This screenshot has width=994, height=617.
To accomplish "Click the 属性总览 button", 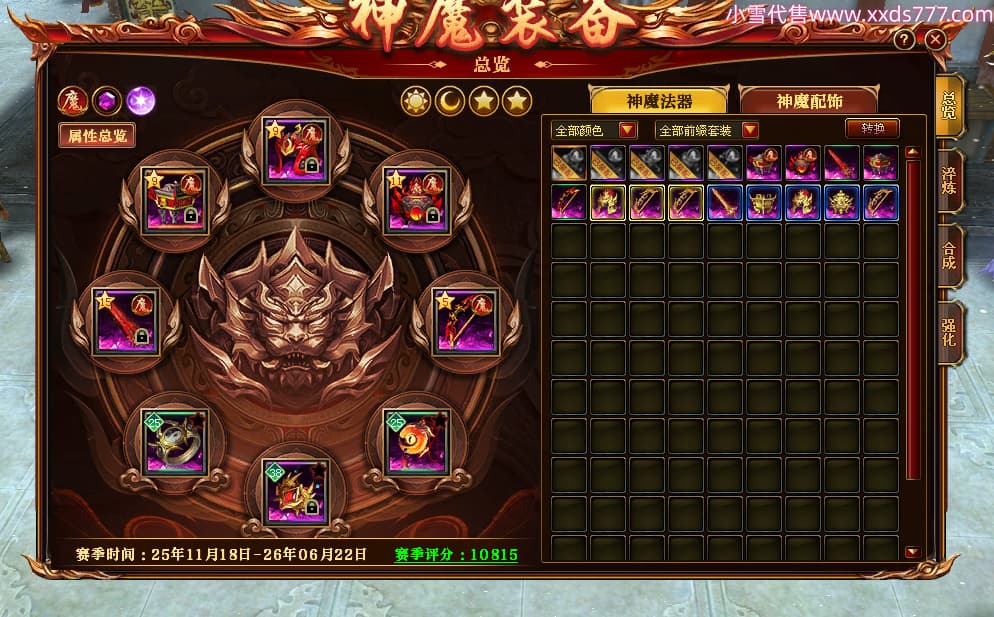I will click(96, 136).
